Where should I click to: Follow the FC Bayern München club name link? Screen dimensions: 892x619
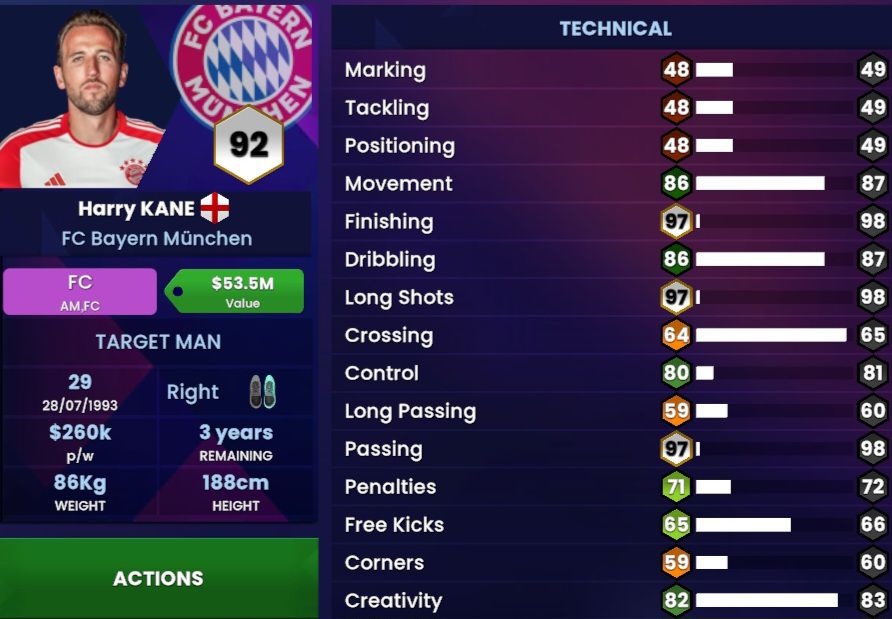tap(156, 239)
